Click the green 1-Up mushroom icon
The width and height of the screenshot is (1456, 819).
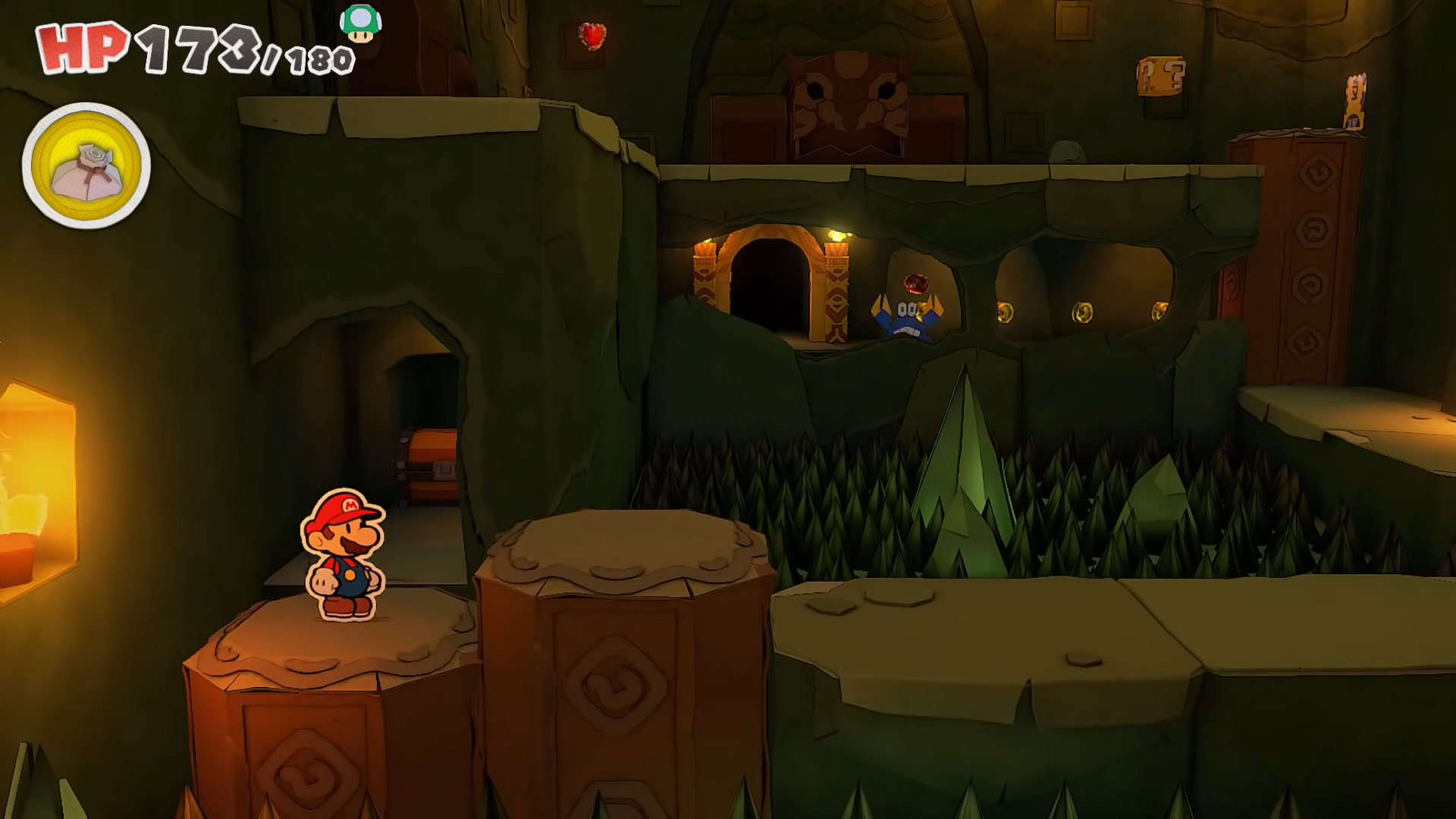(361, 24)
